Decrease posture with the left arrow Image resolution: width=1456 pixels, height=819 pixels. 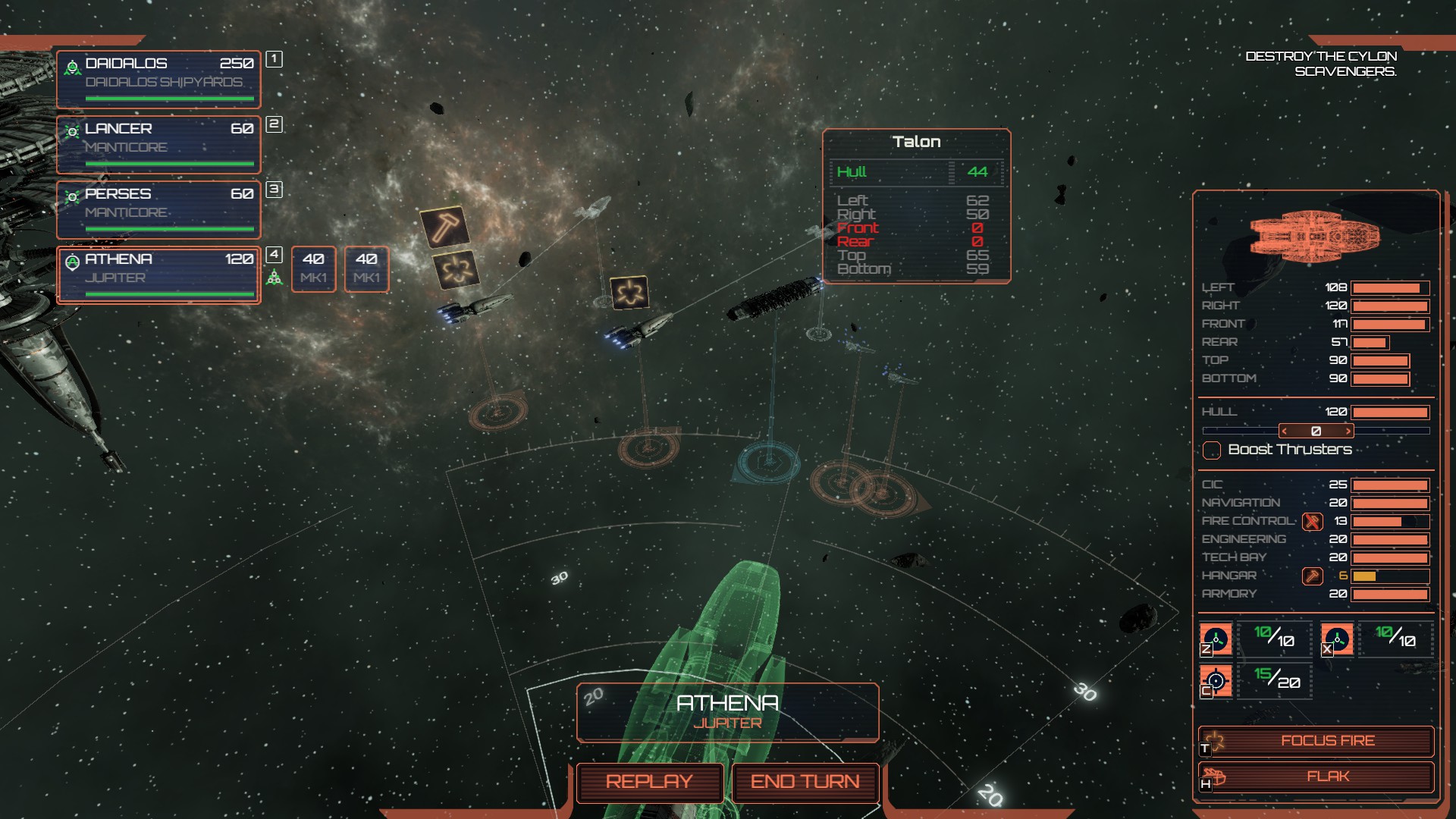pyautogui.click(x=1285, y=431)
